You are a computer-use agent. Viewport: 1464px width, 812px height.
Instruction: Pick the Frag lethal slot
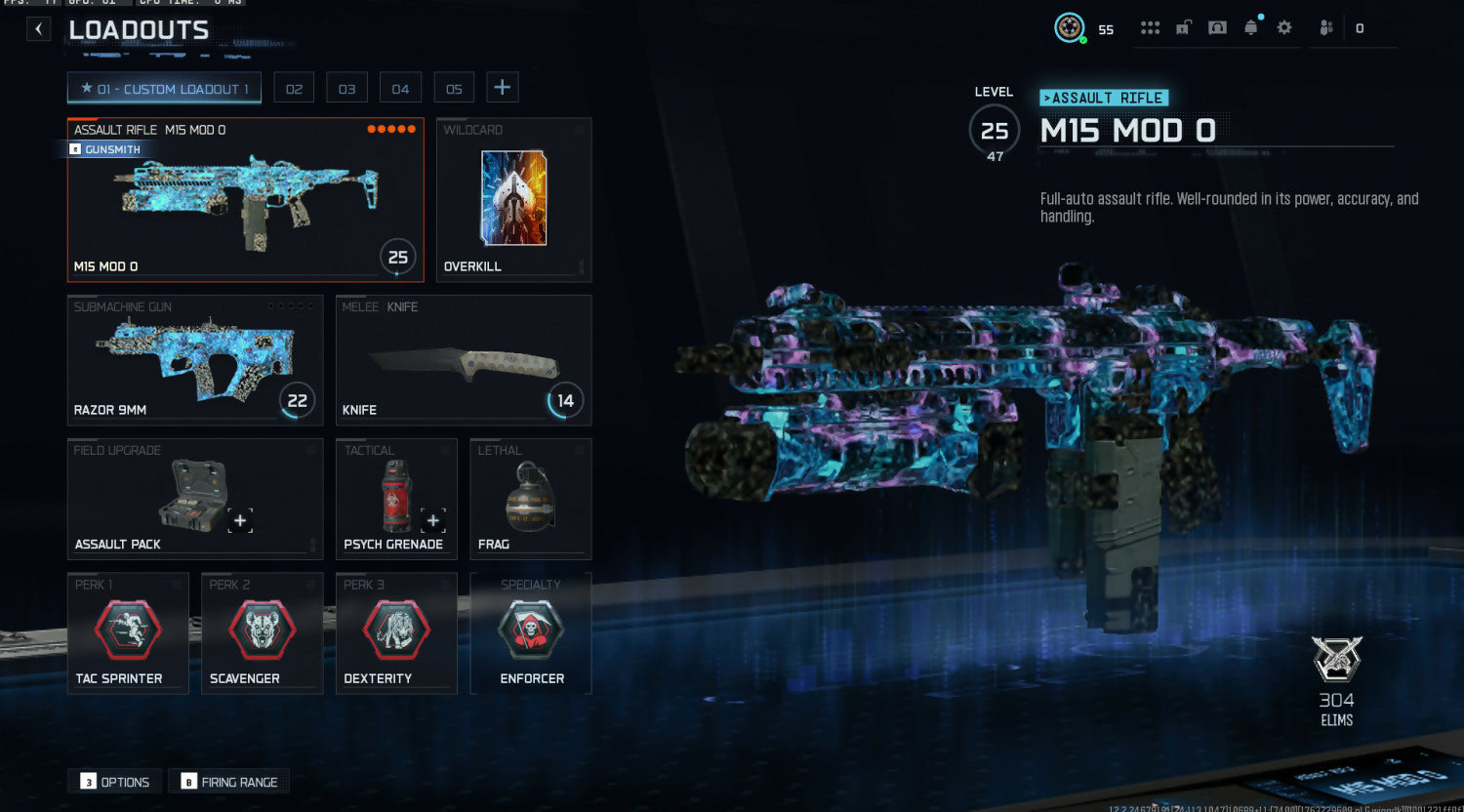(x=530, y=499)
